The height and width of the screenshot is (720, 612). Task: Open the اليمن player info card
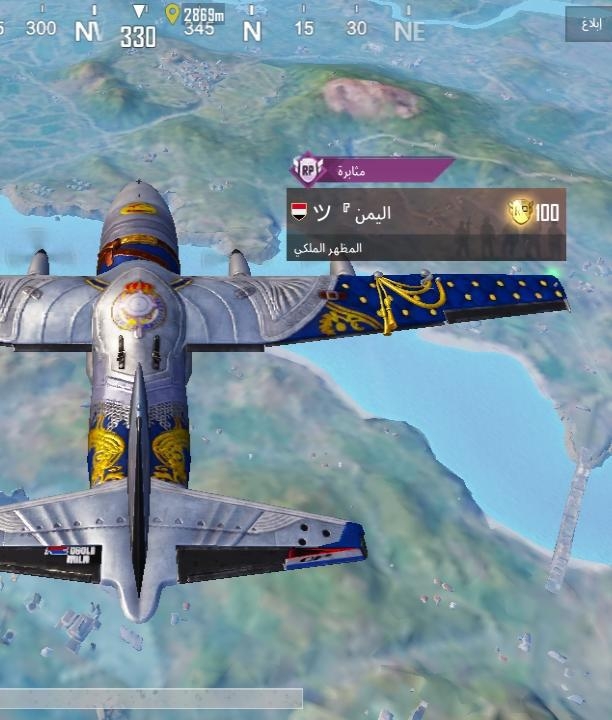(x=425, y=224)
